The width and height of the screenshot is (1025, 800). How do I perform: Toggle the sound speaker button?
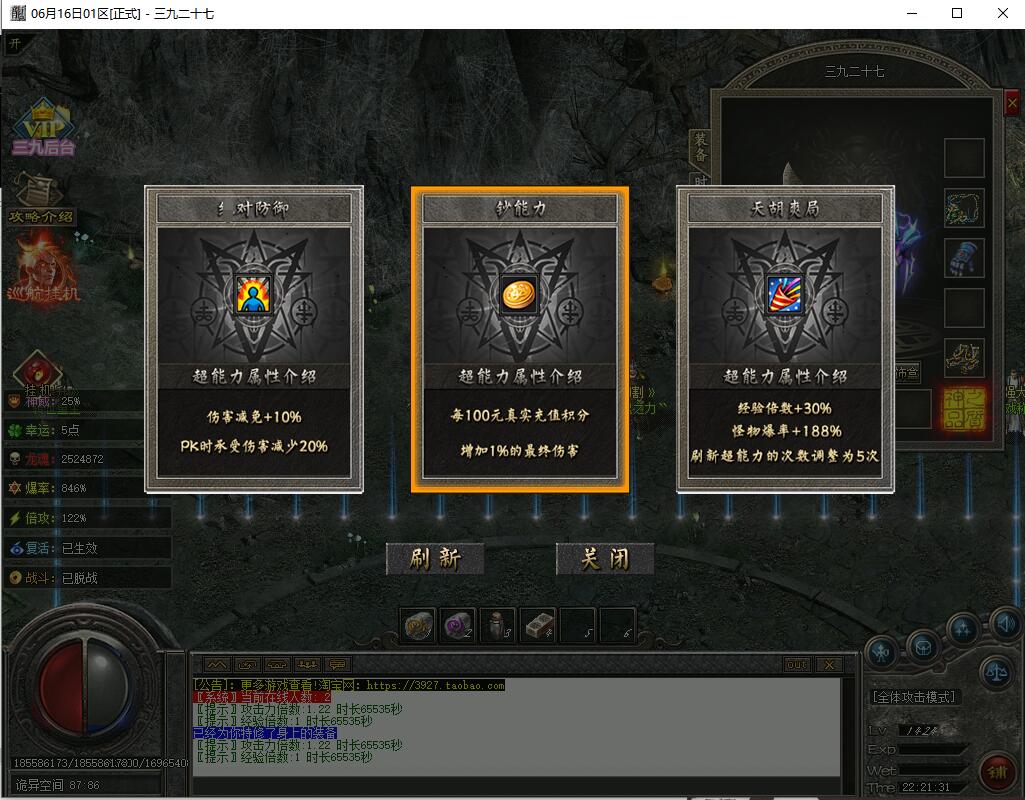click(1005, 625)
